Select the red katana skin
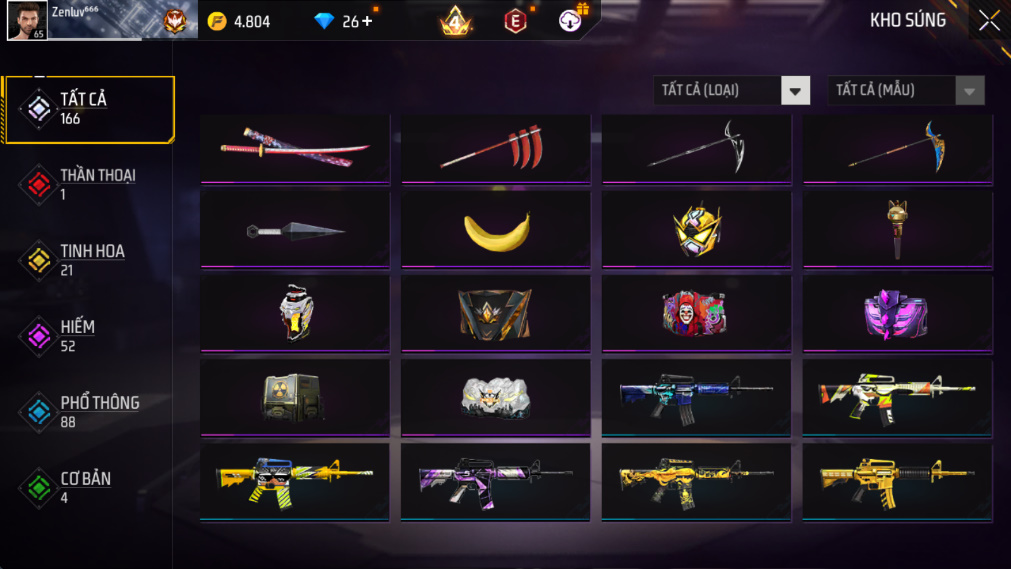The height and width of the screenshot is (569, 1011). 295,148
